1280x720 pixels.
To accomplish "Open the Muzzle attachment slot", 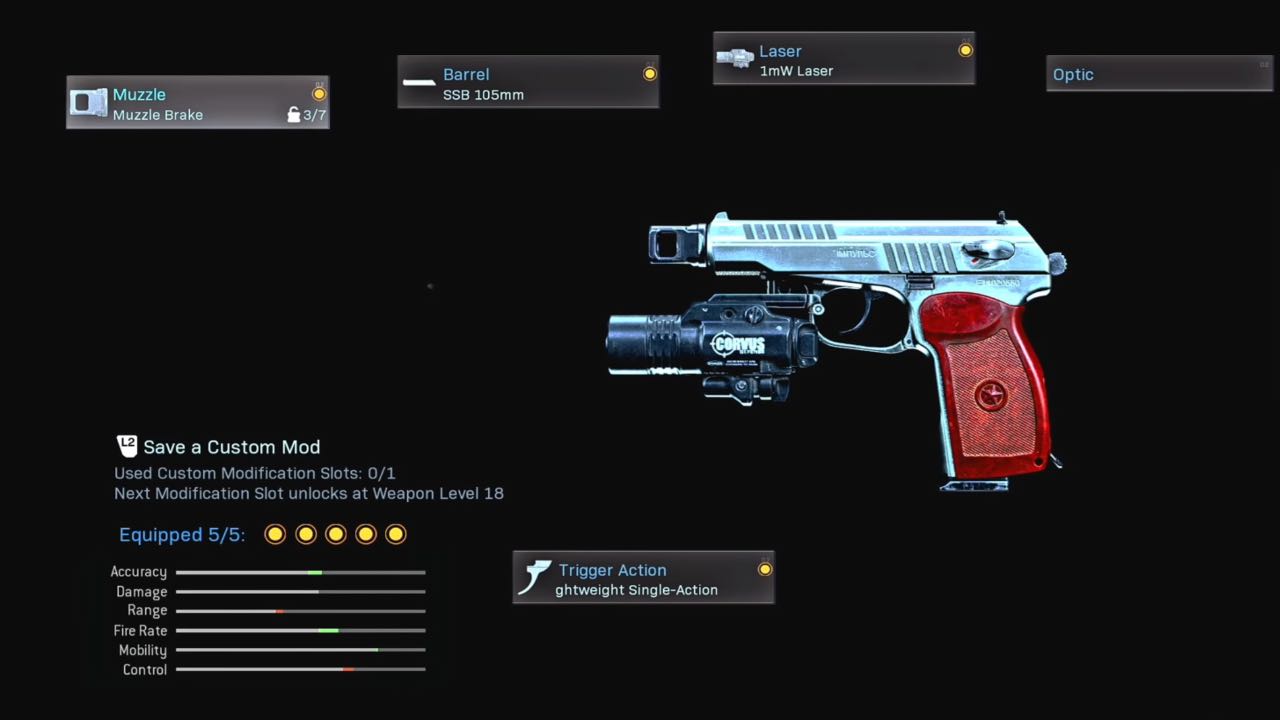I will pos(197,103).
